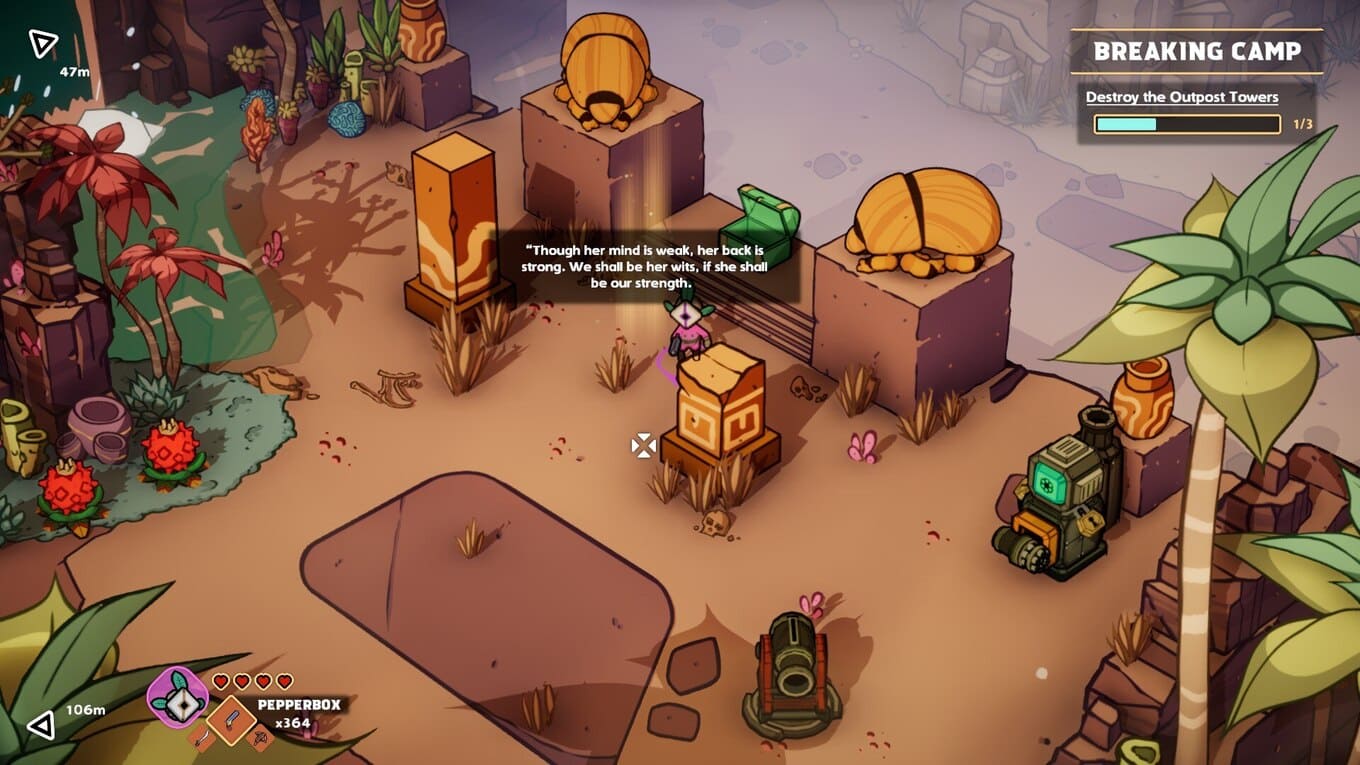Select the Pepperbox weapon slot

[232, 719]
